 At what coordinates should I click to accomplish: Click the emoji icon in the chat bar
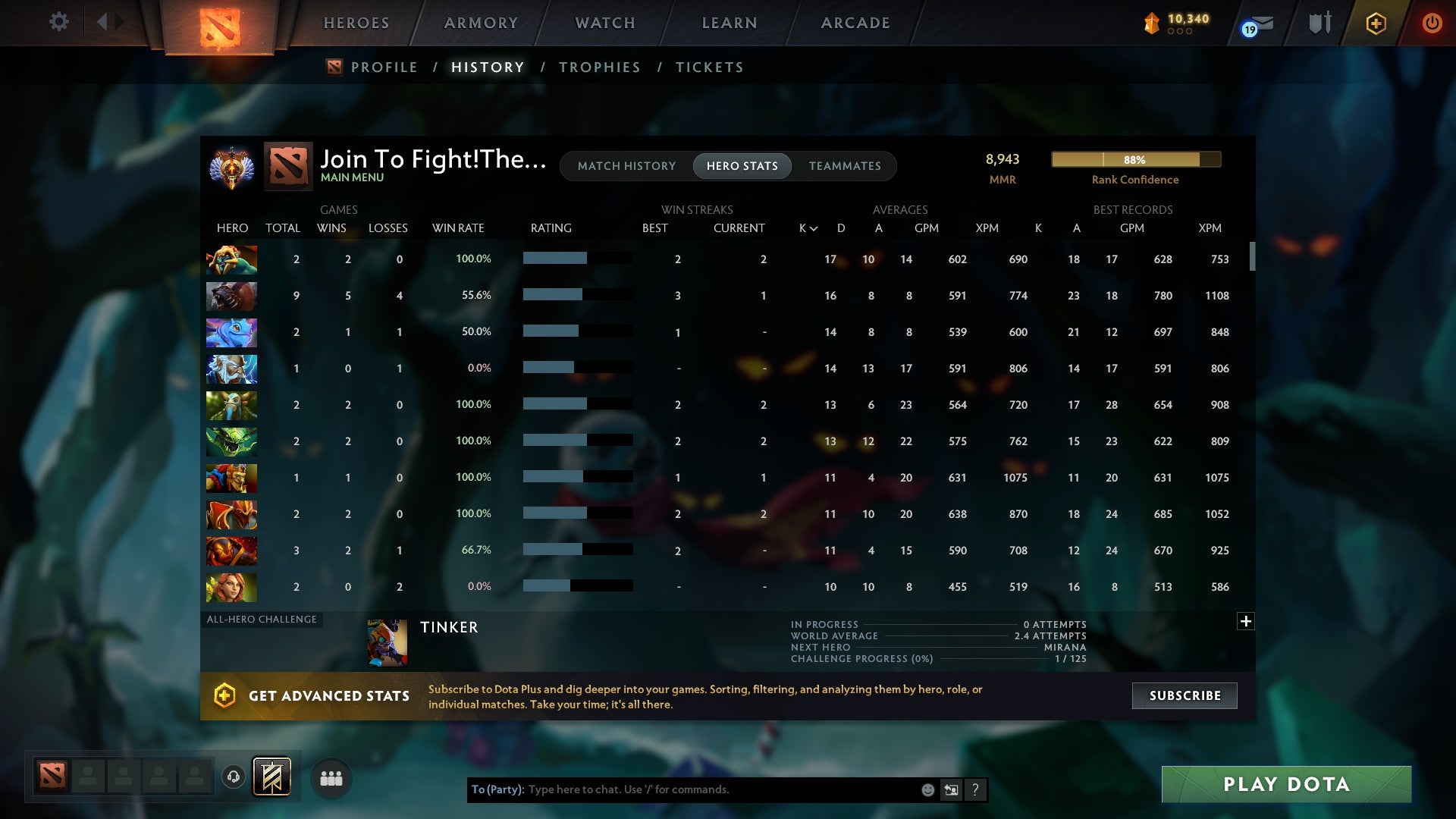927,789
